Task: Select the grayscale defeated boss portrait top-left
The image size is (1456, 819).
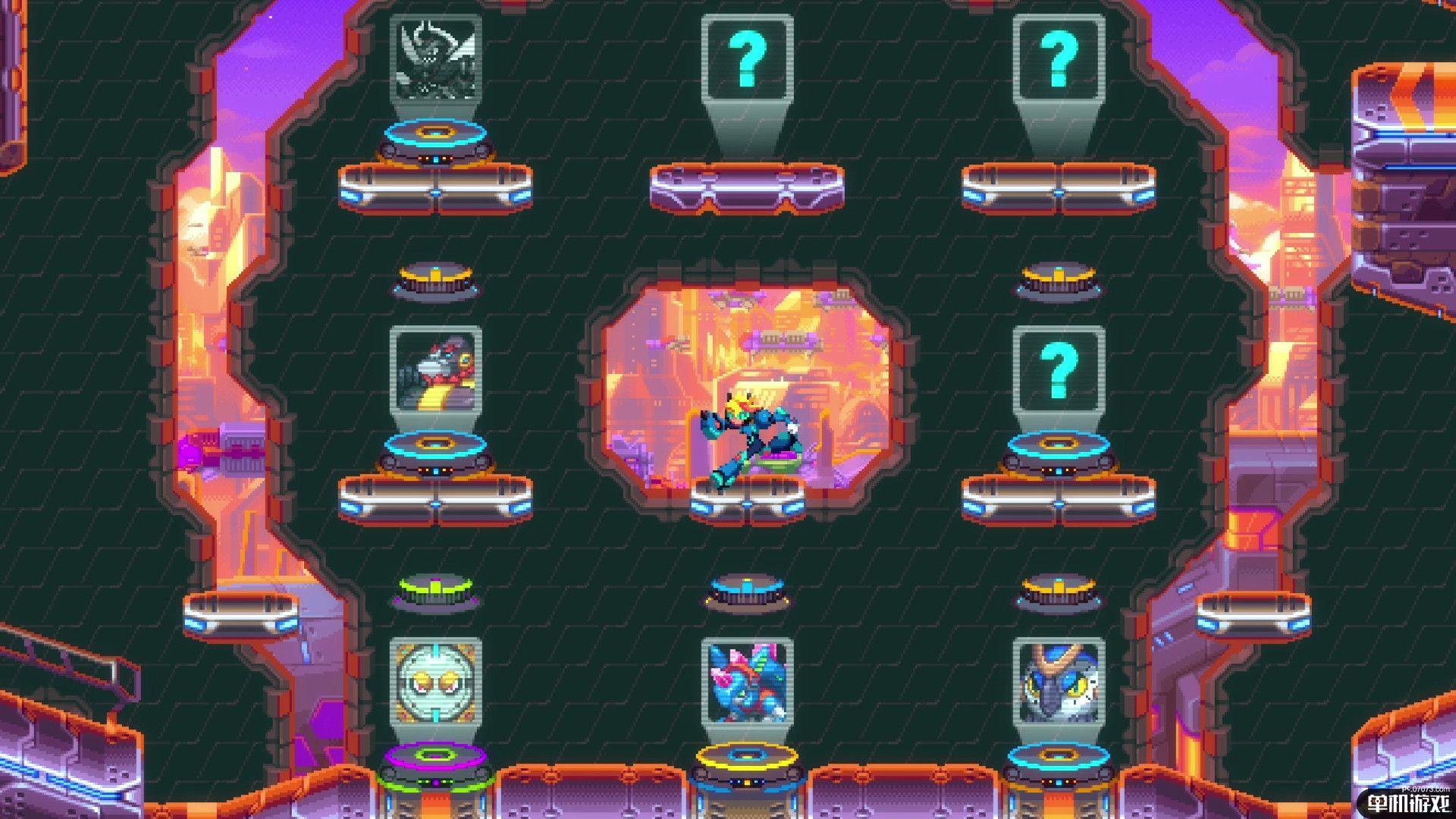Action: [435, 59]
